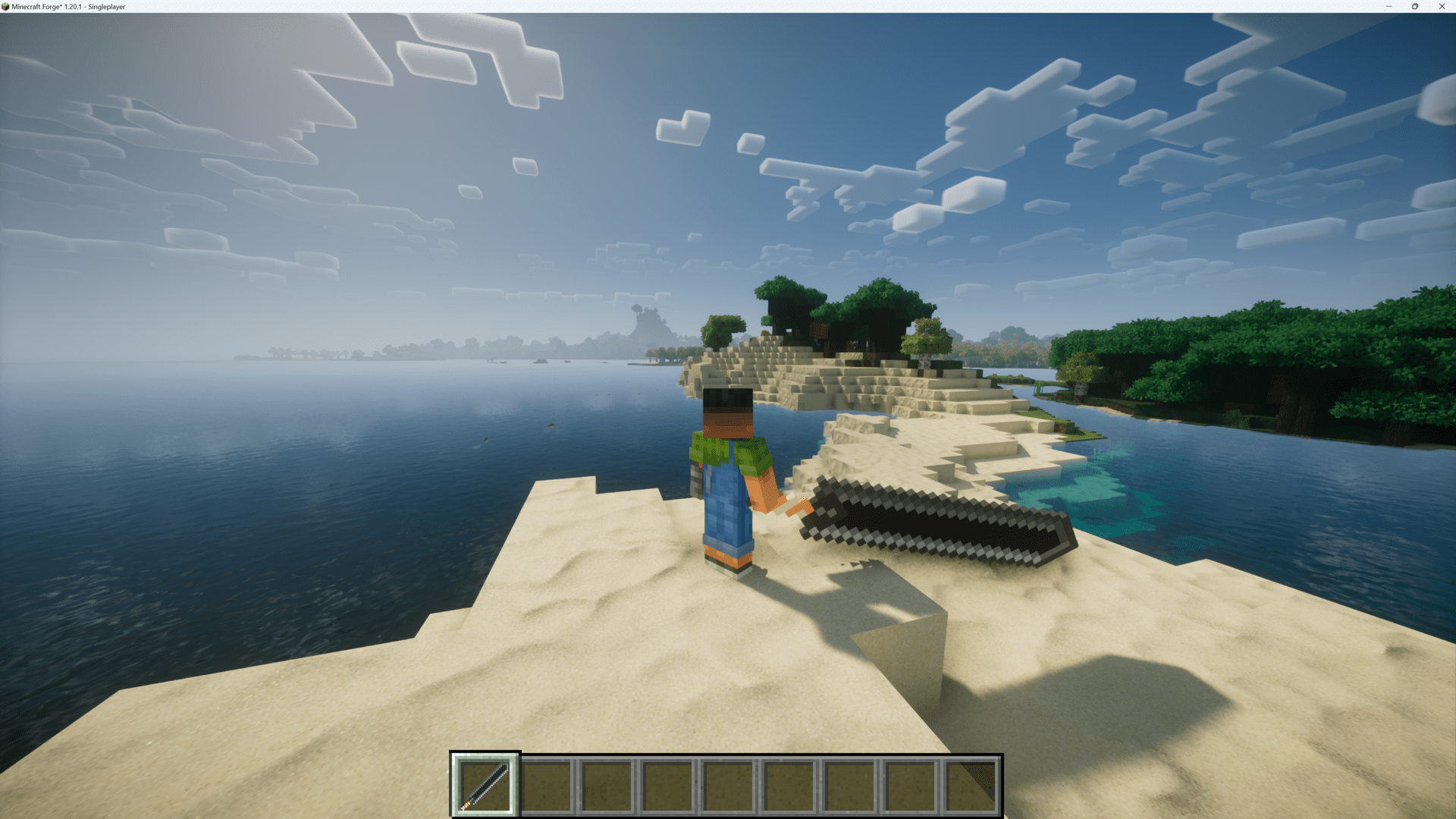The height and width of the screenshot is (819, 1456).
Task: Click the giant netherite sword held by the player
Action: pos(925,523)
